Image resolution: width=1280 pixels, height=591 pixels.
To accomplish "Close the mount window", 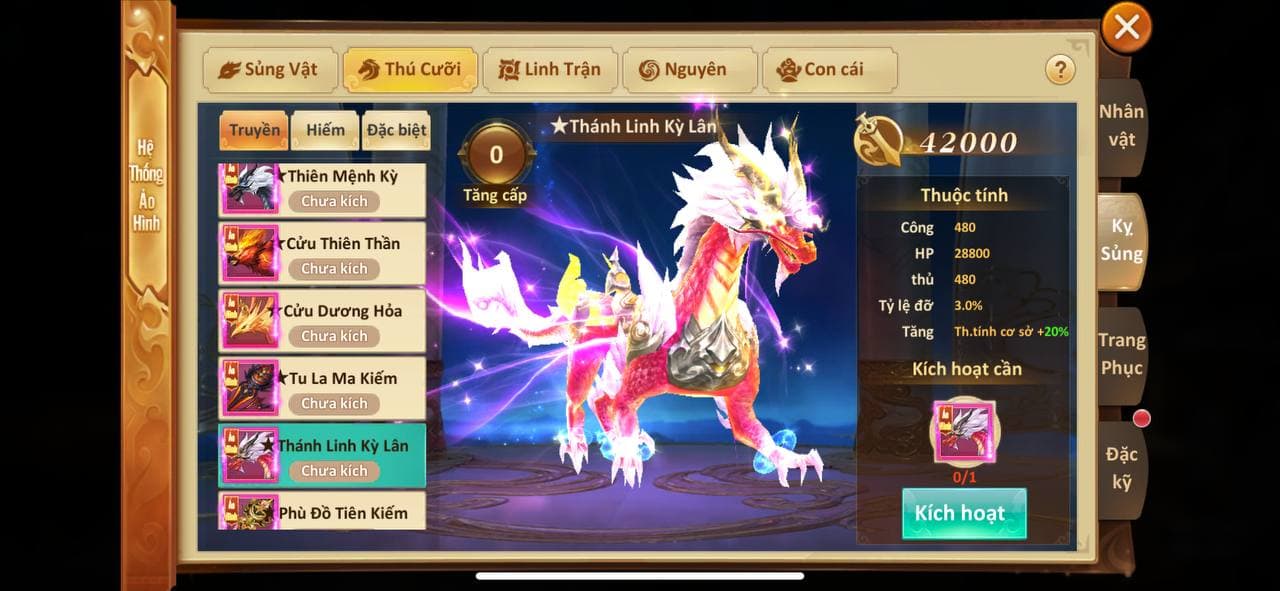I will pos(1126,28).
